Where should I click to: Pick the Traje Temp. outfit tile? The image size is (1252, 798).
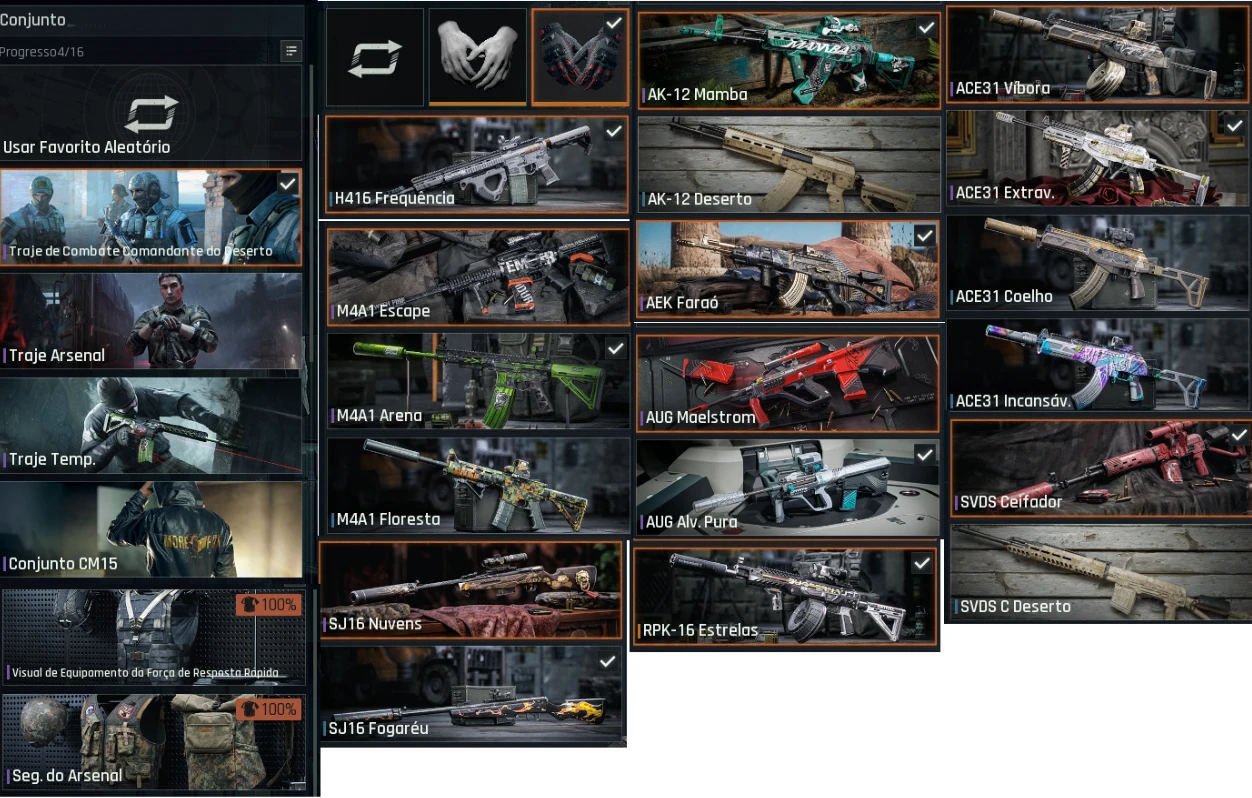pos(151,425)
